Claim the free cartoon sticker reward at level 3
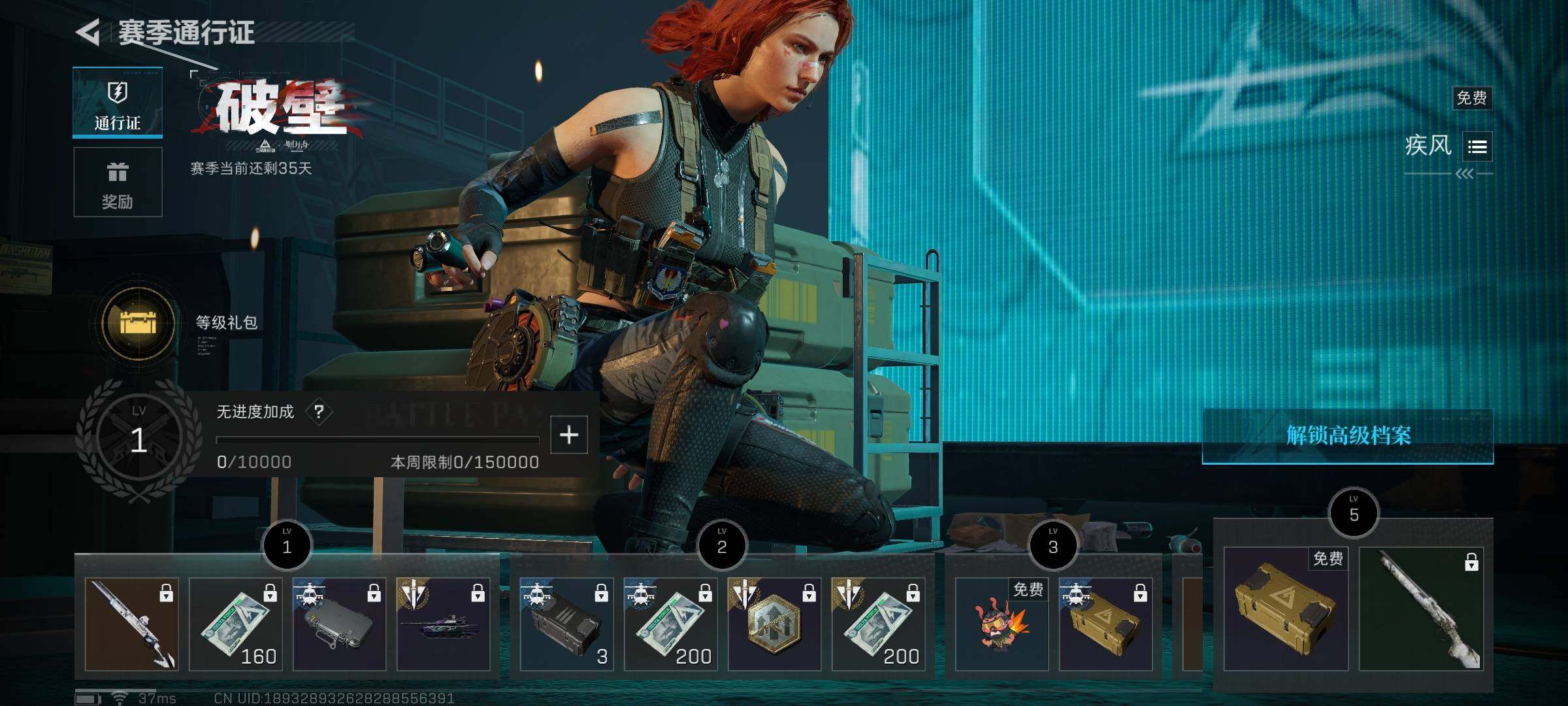This screenshot has height=706, width=1568. tap(1002, 624)
